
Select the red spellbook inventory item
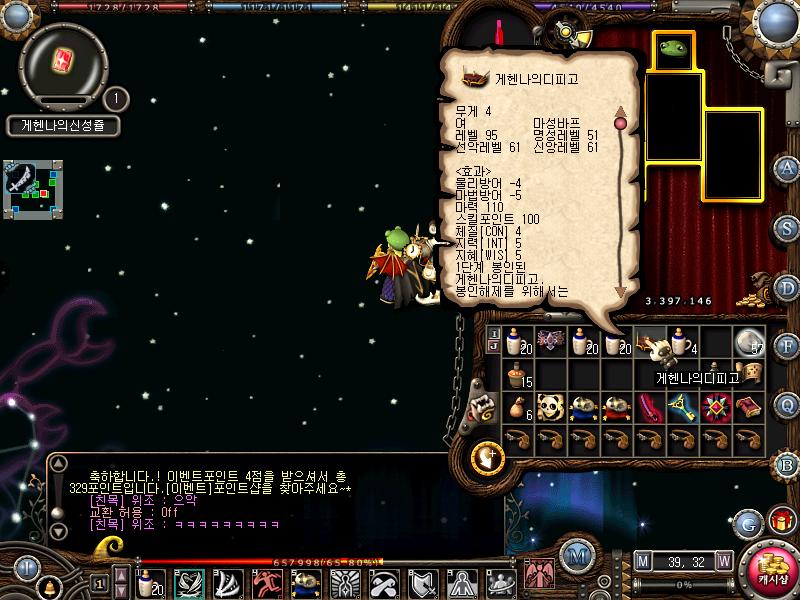[749, 407]
